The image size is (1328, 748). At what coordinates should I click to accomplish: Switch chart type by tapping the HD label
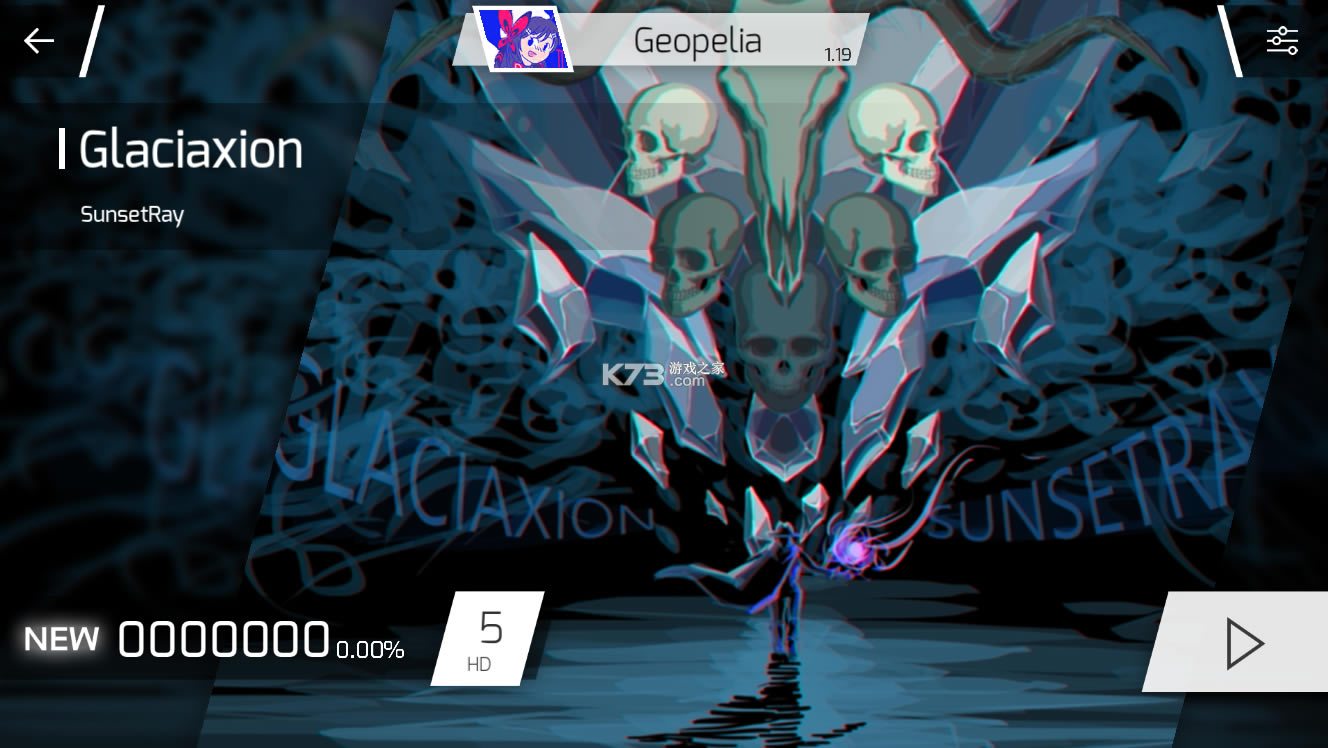tap(479, 662)
